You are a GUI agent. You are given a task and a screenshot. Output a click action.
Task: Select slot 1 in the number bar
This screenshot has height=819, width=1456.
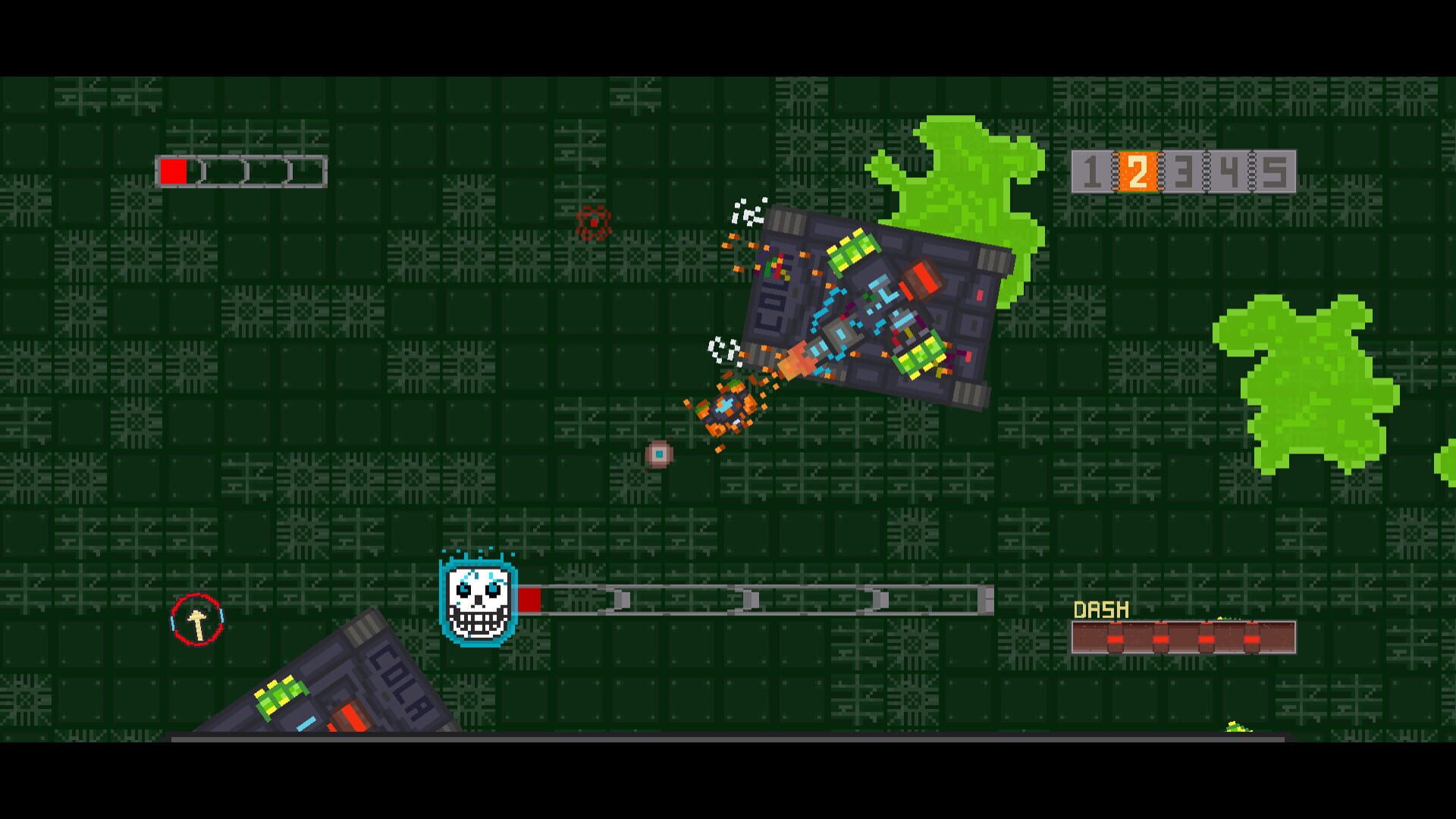click(x=1091, y=171)
